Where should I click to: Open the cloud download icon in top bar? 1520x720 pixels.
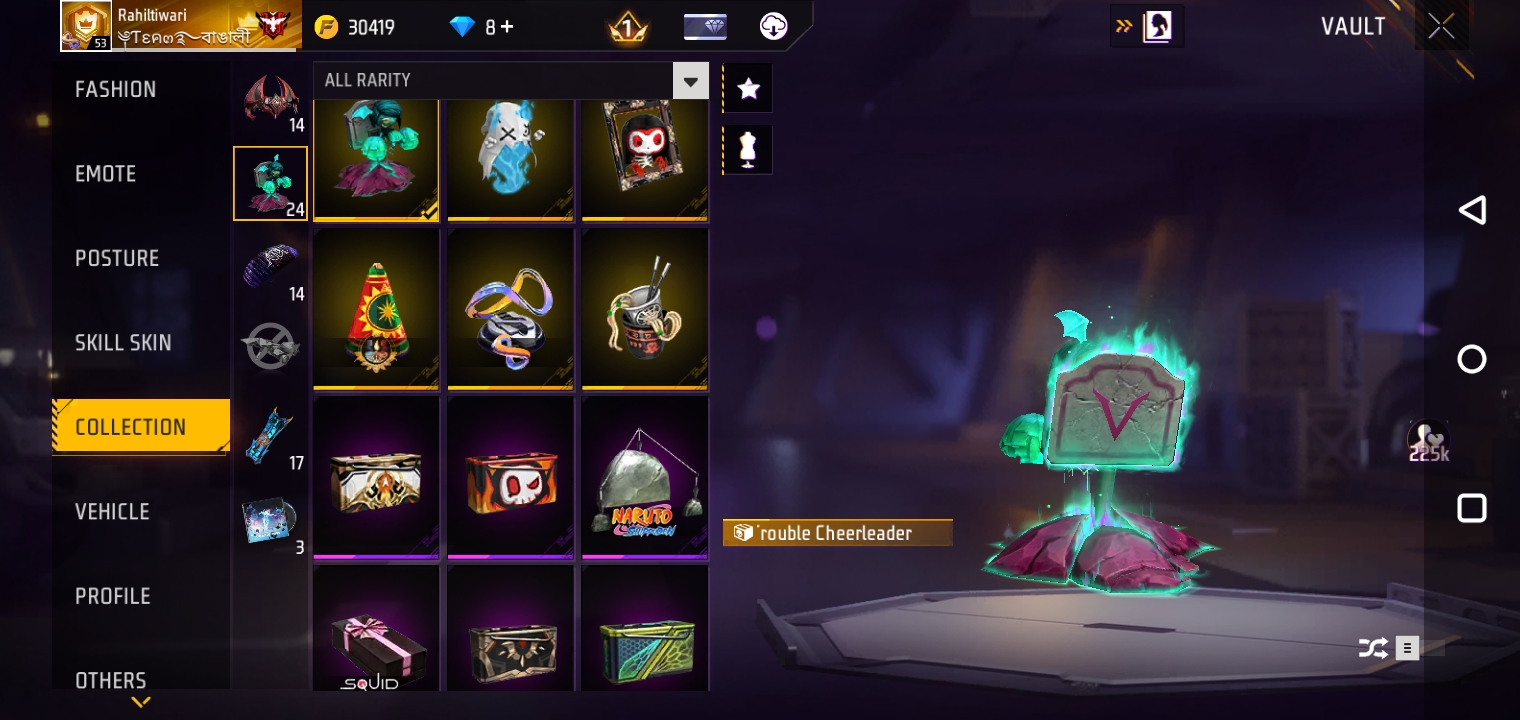(x=772, y=26)
